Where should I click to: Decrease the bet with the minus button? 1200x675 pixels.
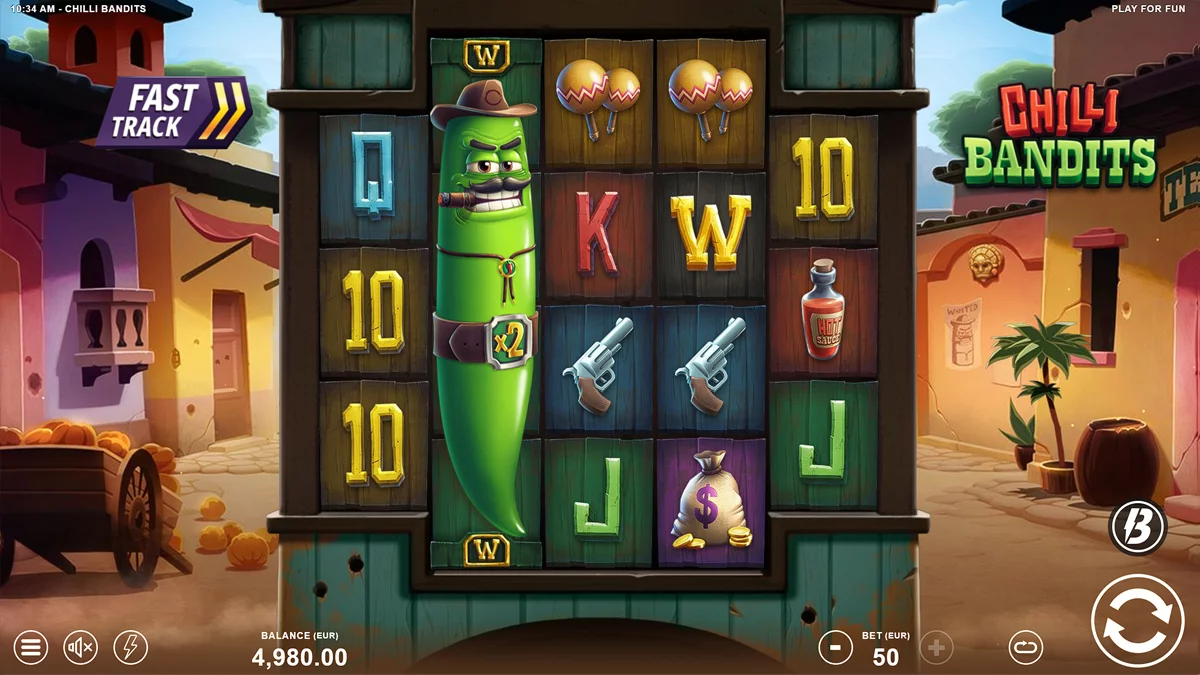835,648
